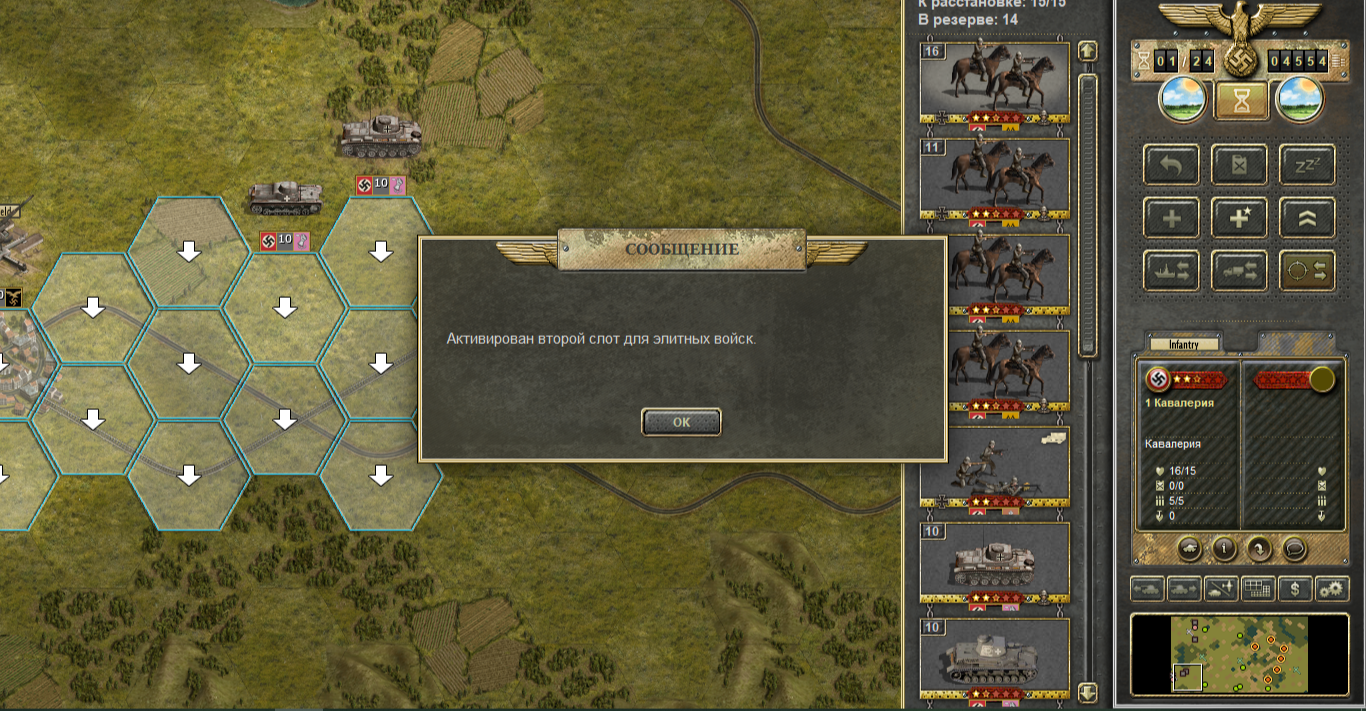
Task: Reinforce unit with the plus button
Action: [x=1172, y=218]
